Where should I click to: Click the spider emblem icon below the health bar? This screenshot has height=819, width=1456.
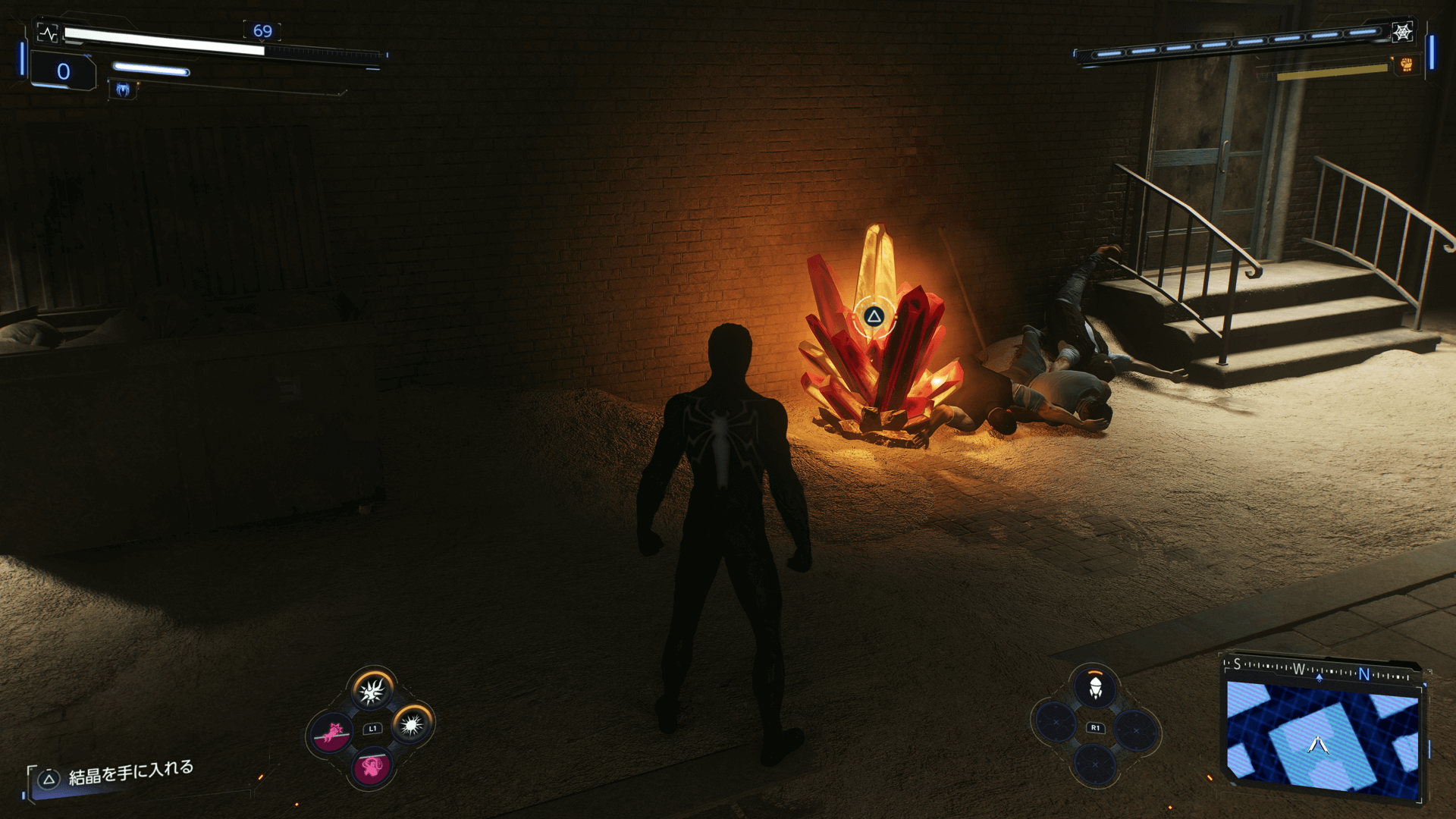[x=123, y=89]
